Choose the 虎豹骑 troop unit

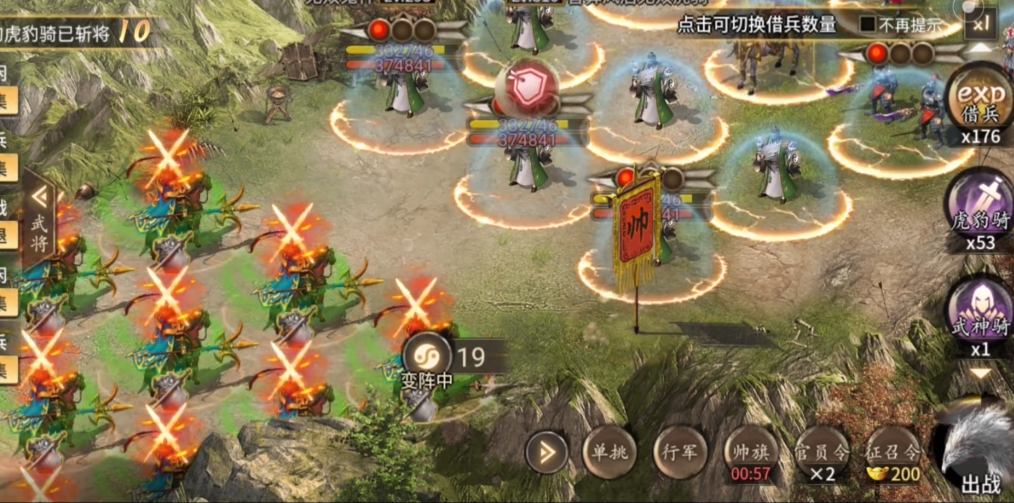[x=979, y=207]
